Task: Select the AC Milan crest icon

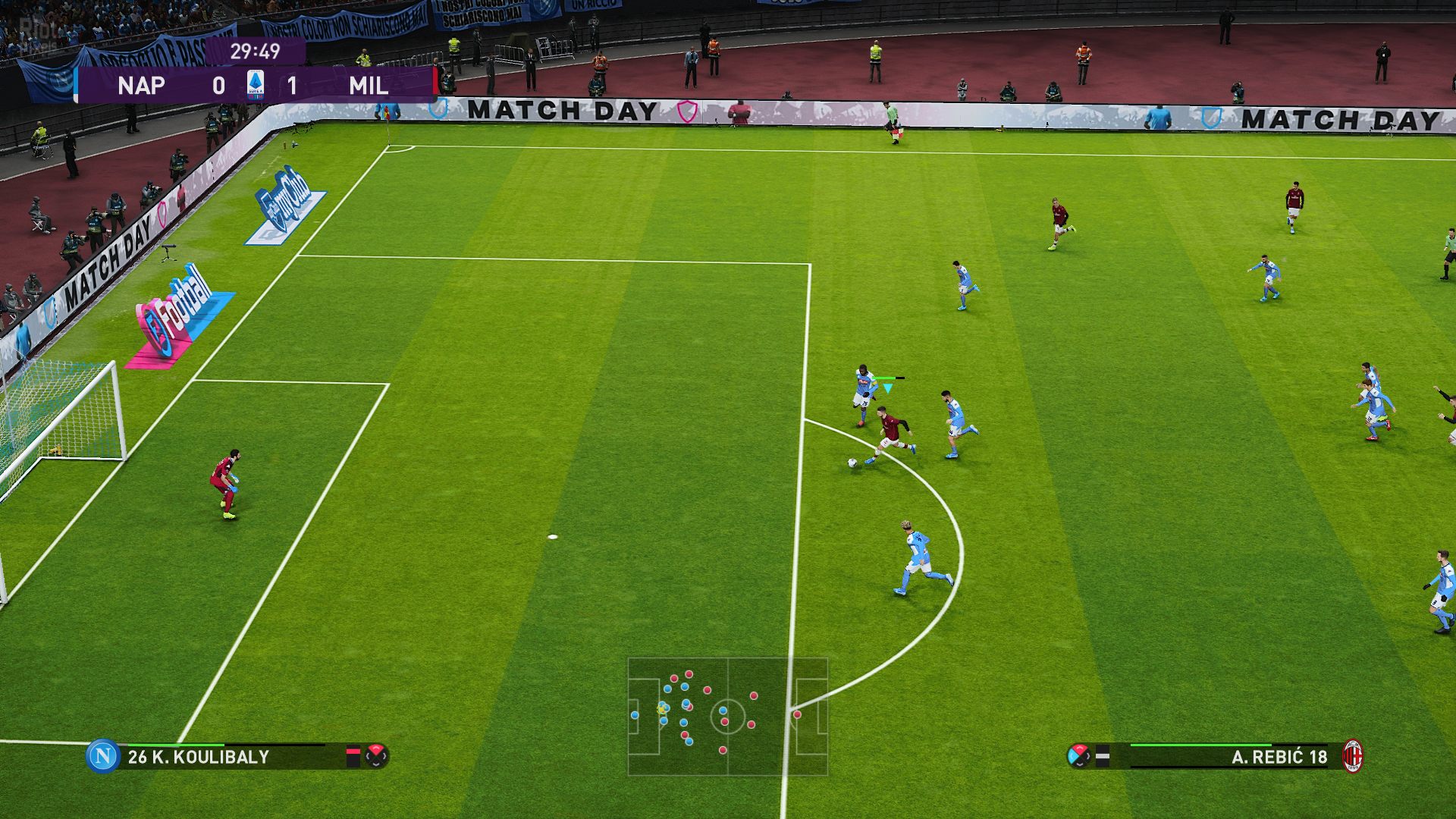Action: click(1352, 756)
